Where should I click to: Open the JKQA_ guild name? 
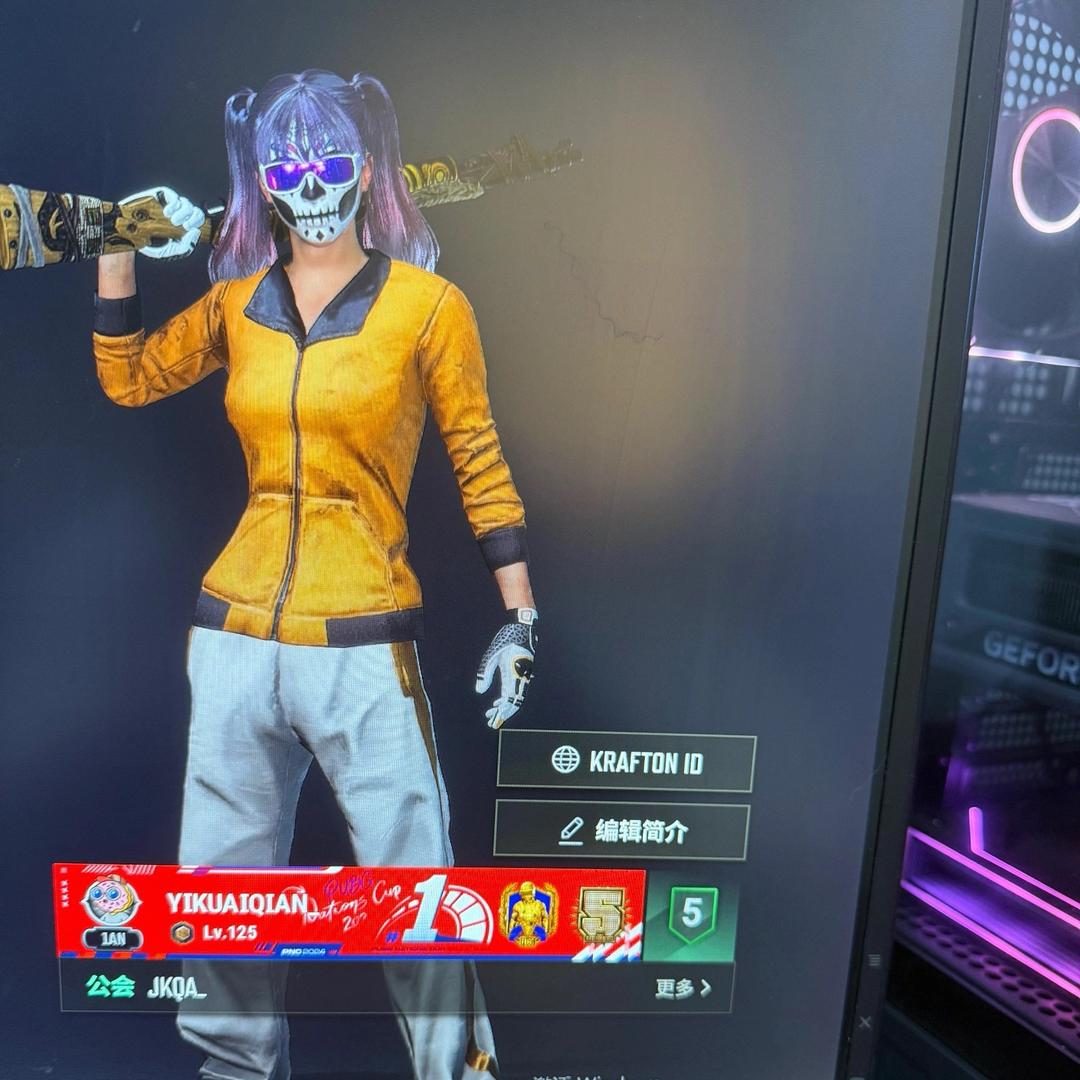point(176,987)
